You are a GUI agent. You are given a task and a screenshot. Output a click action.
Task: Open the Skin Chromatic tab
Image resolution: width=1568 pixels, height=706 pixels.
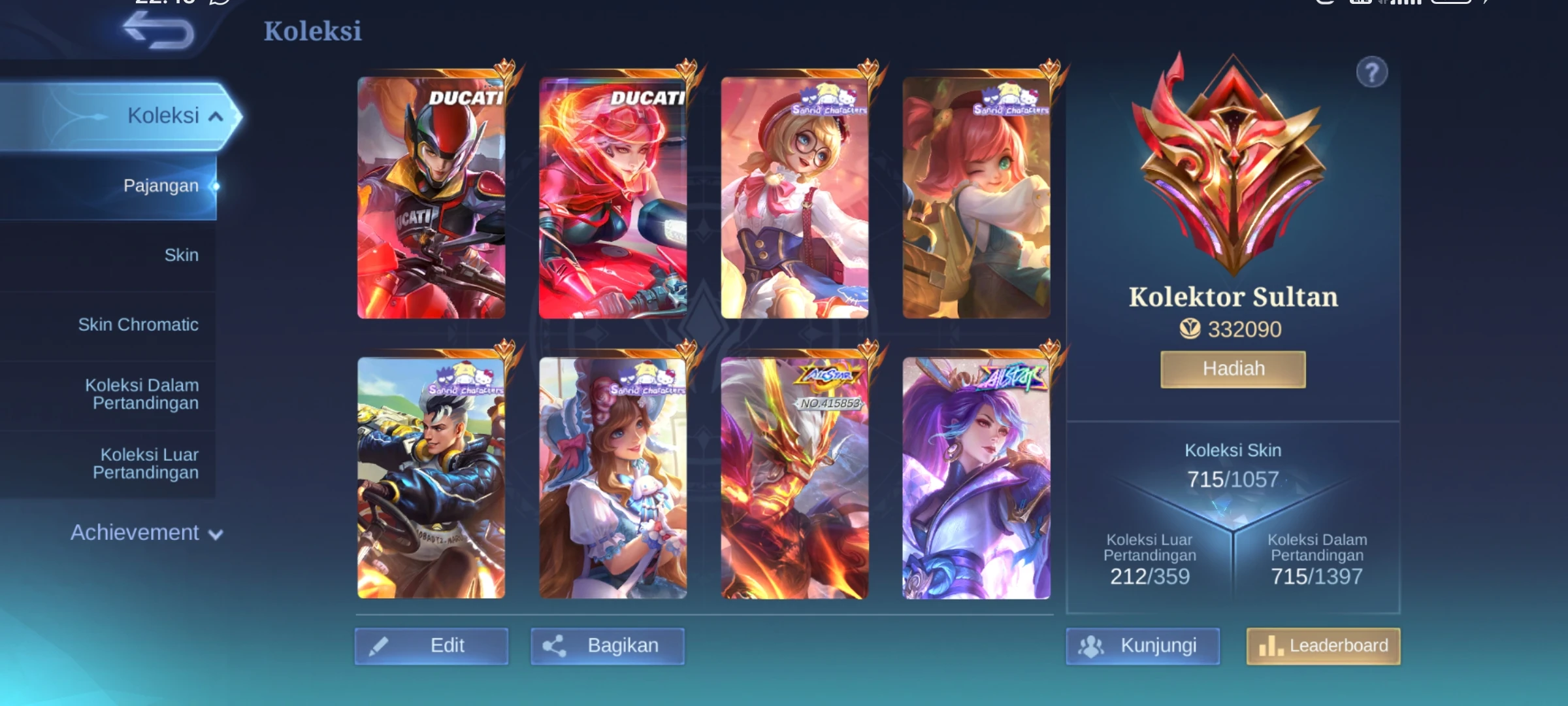click(138, 324)
